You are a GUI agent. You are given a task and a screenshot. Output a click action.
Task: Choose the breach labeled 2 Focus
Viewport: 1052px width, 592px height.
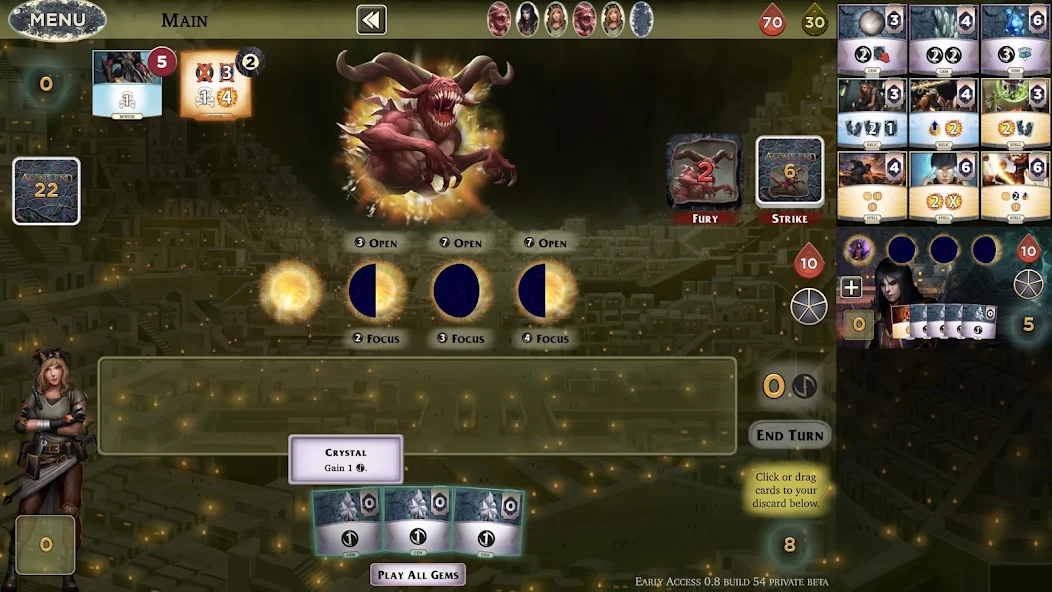click(x=376, y=291)
